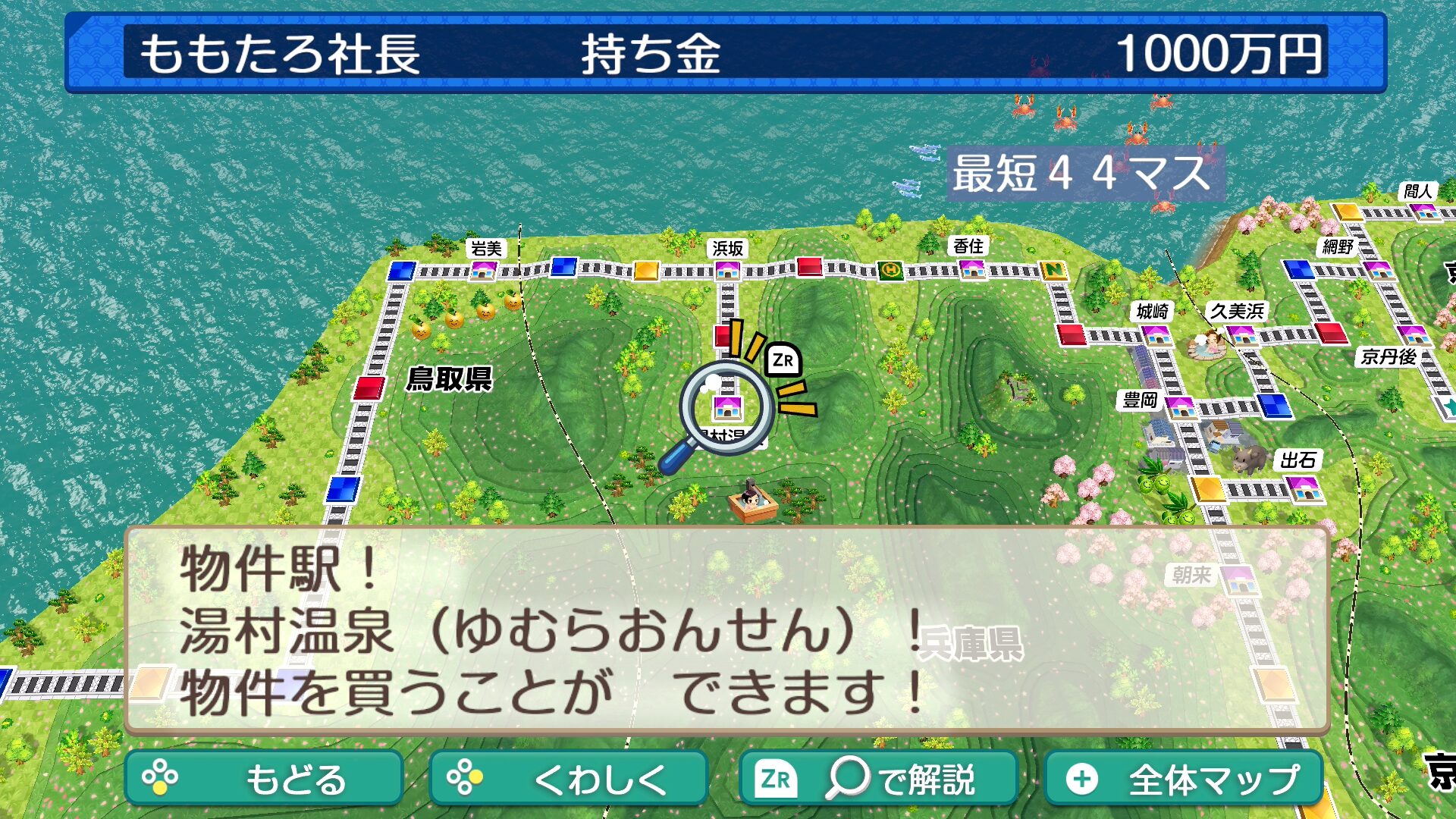Open the くわしく details button
The image size is (1456, 819).
(x=568, y=778)
